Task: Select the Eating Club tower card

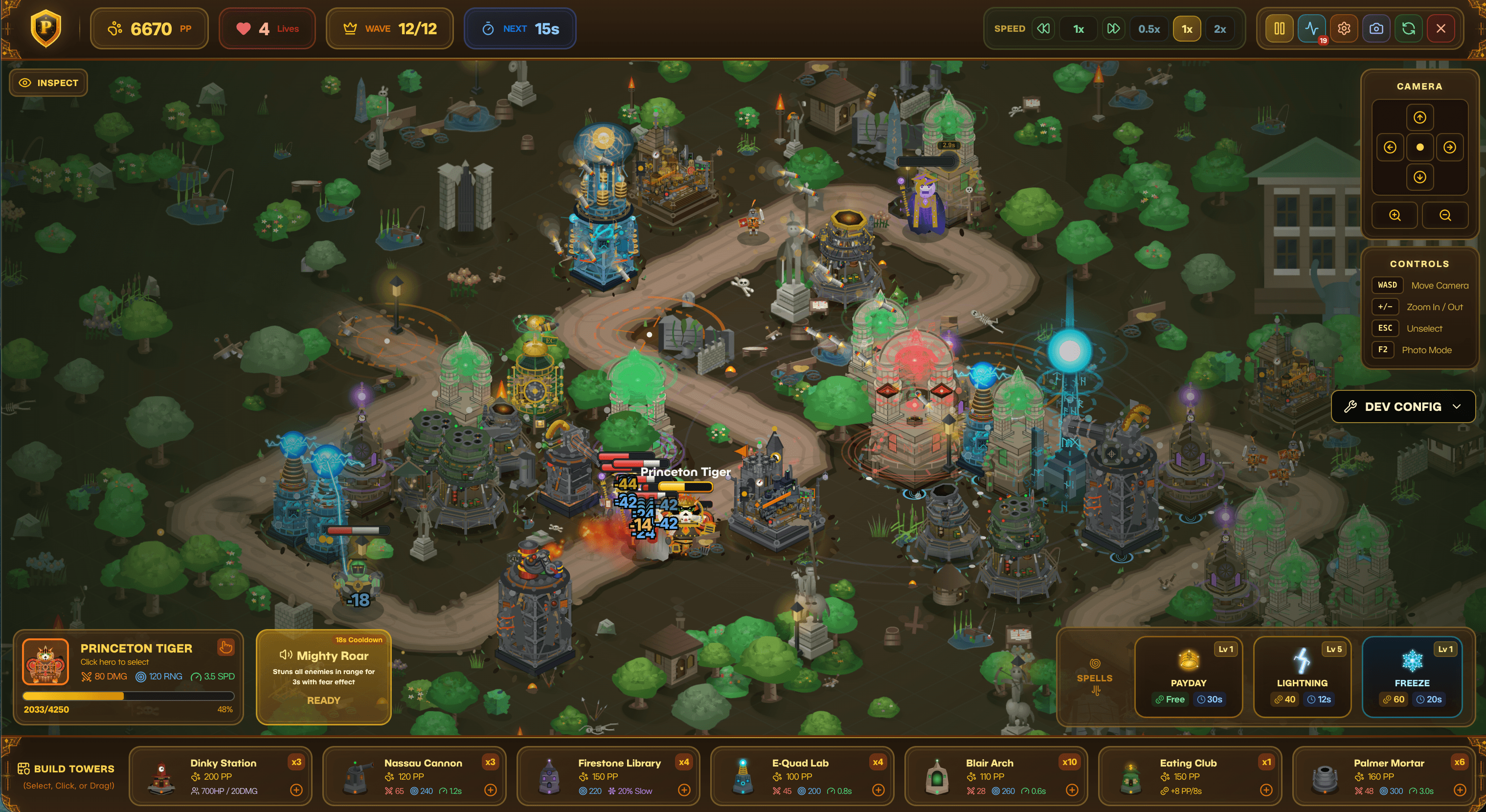Action: click(1189, 776)
